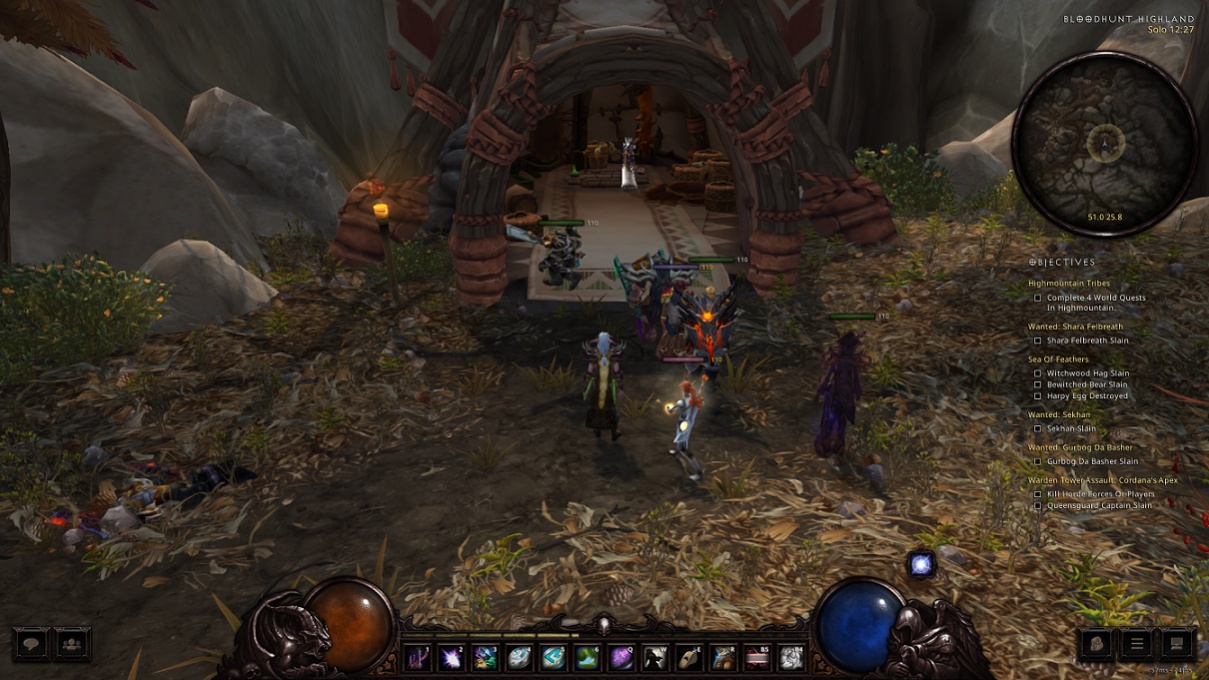Image resolution: width=1209 pixels, height=680 pixels.
Task: Click the computer monitor system button
Action: point(1177,644)
